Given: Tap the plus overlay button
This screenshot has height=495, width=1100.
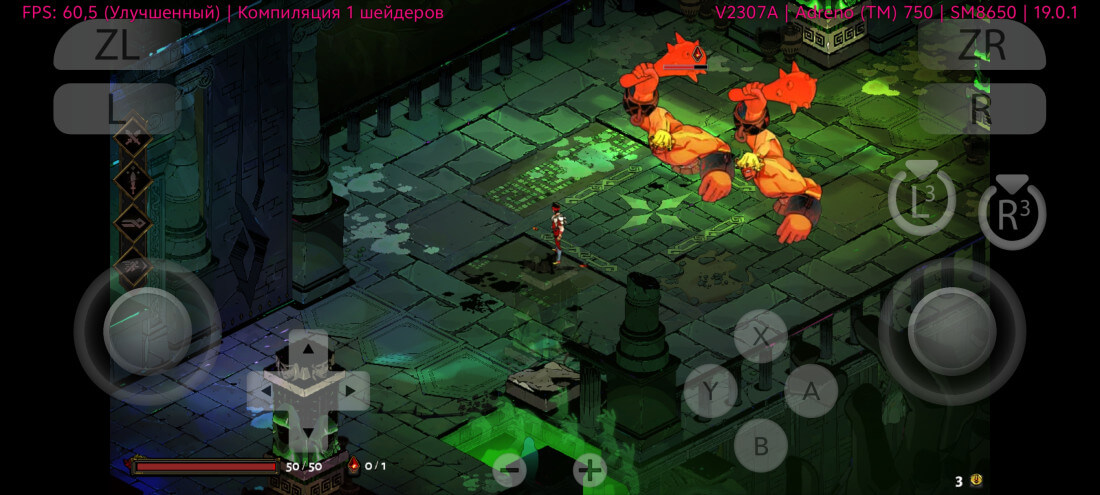Looking at the screenshot, I should (x=590, y=469).
